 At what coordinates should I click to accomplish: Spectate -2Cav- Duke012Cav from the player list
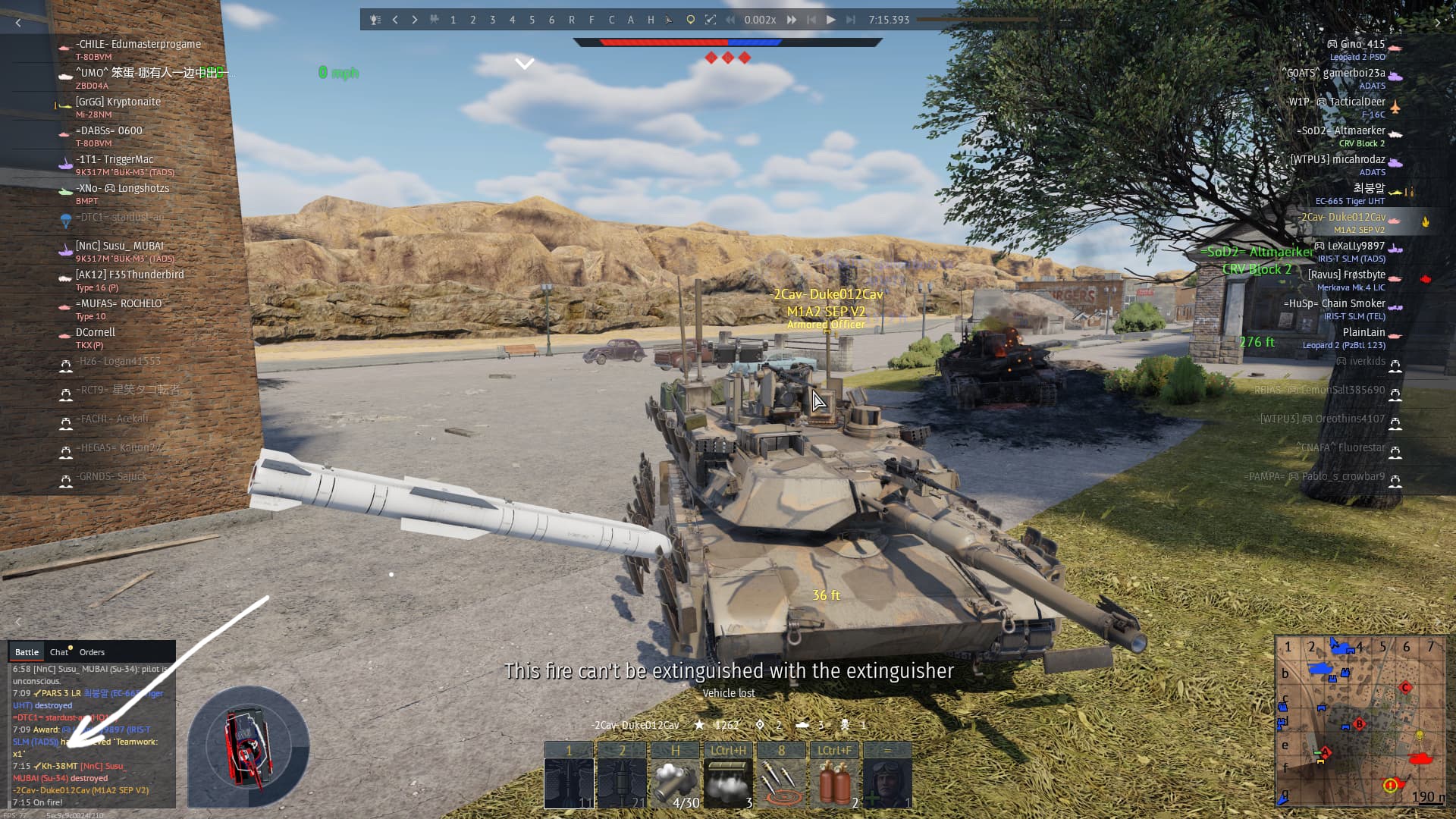(x=1342, y=218)
